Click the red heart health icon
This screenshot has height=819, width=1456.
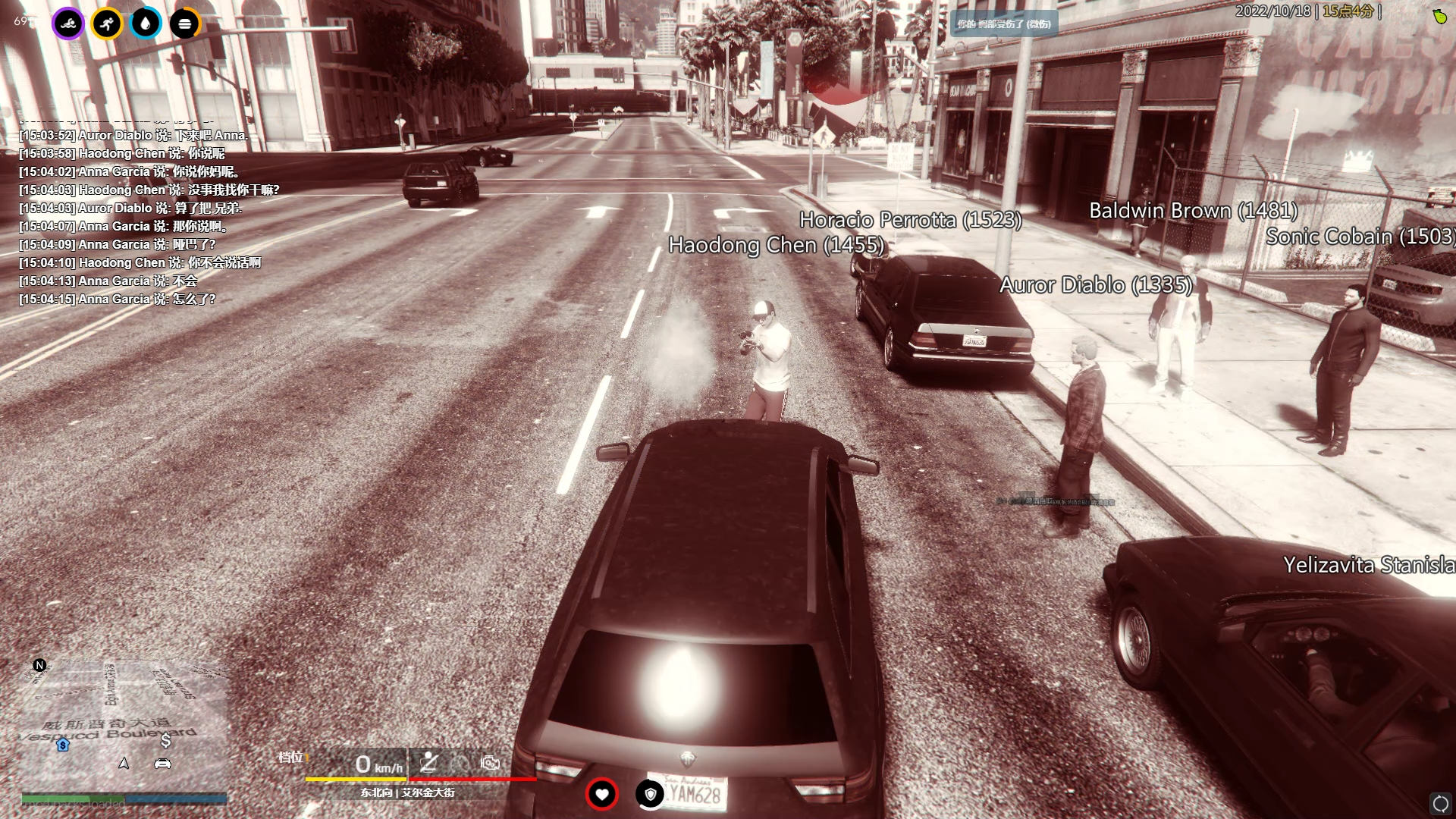[602, 794]
